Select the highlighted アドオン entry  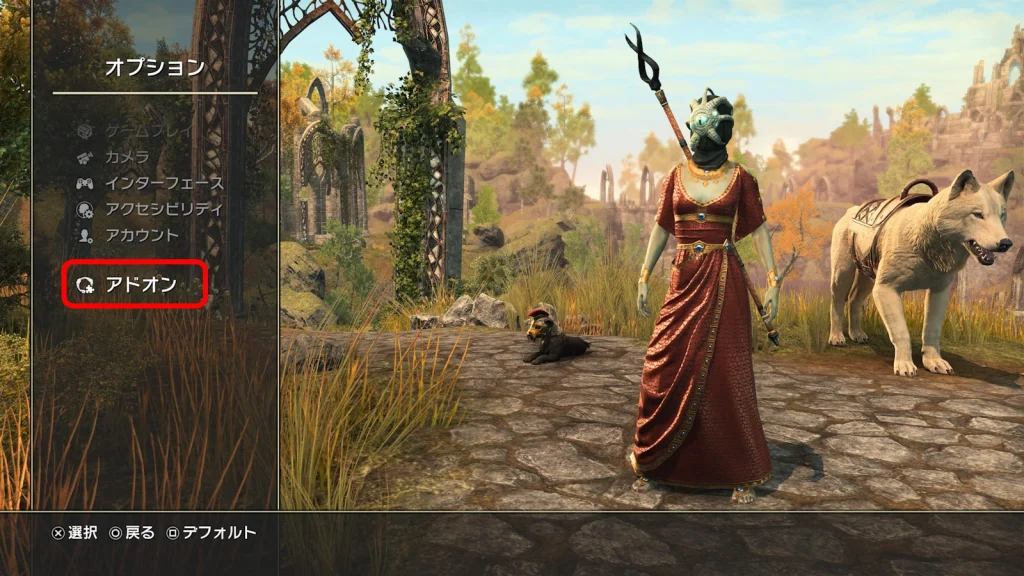(140, 285)
